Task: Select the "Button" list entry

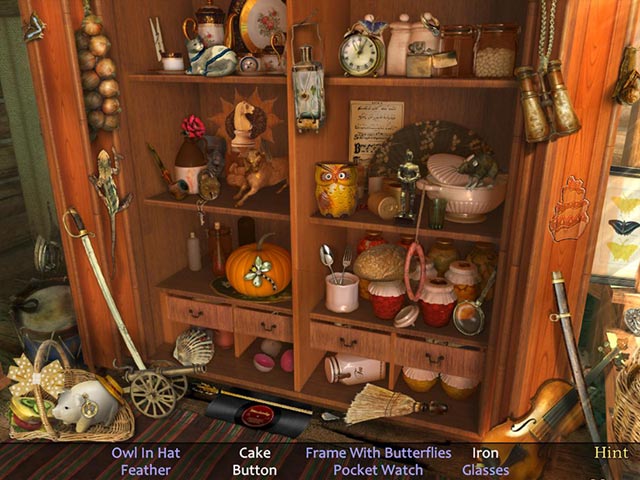Action: click(254, 470)
